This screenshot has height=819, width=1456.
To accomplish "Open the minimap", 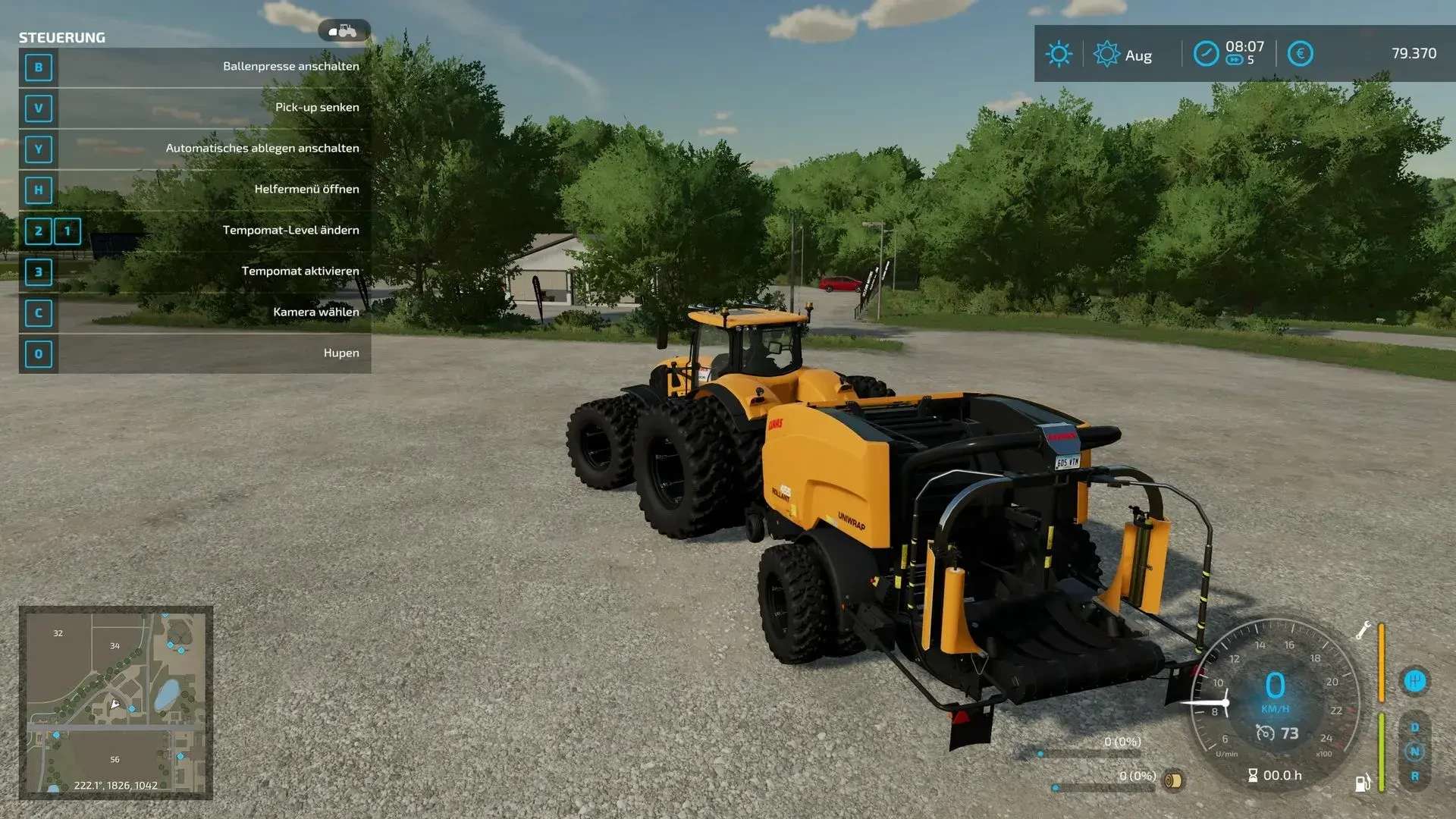I will tap(115, 702).
